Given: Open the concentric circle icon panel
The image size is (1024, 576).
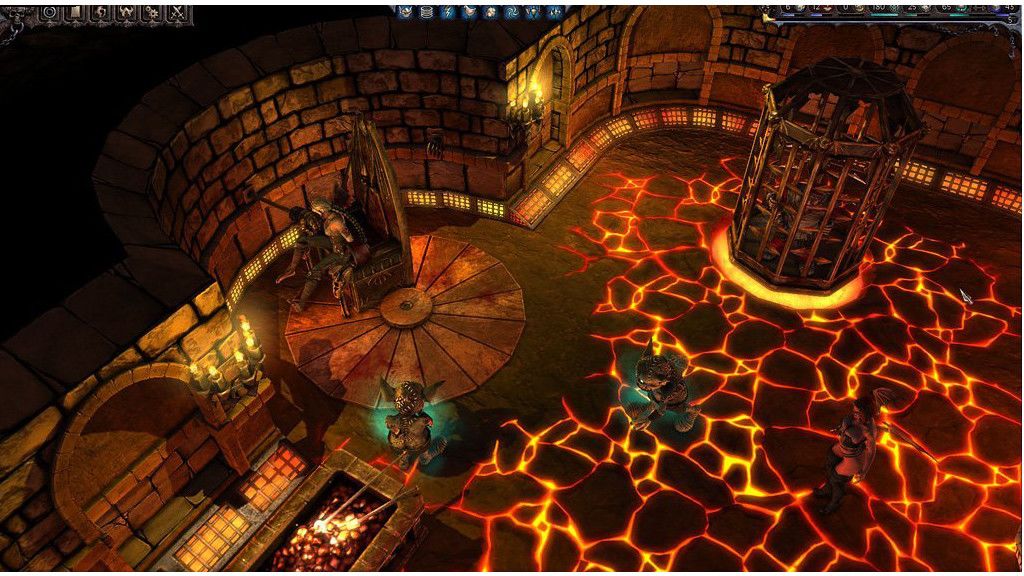Looking at the screenshot, I should point(50,12).
